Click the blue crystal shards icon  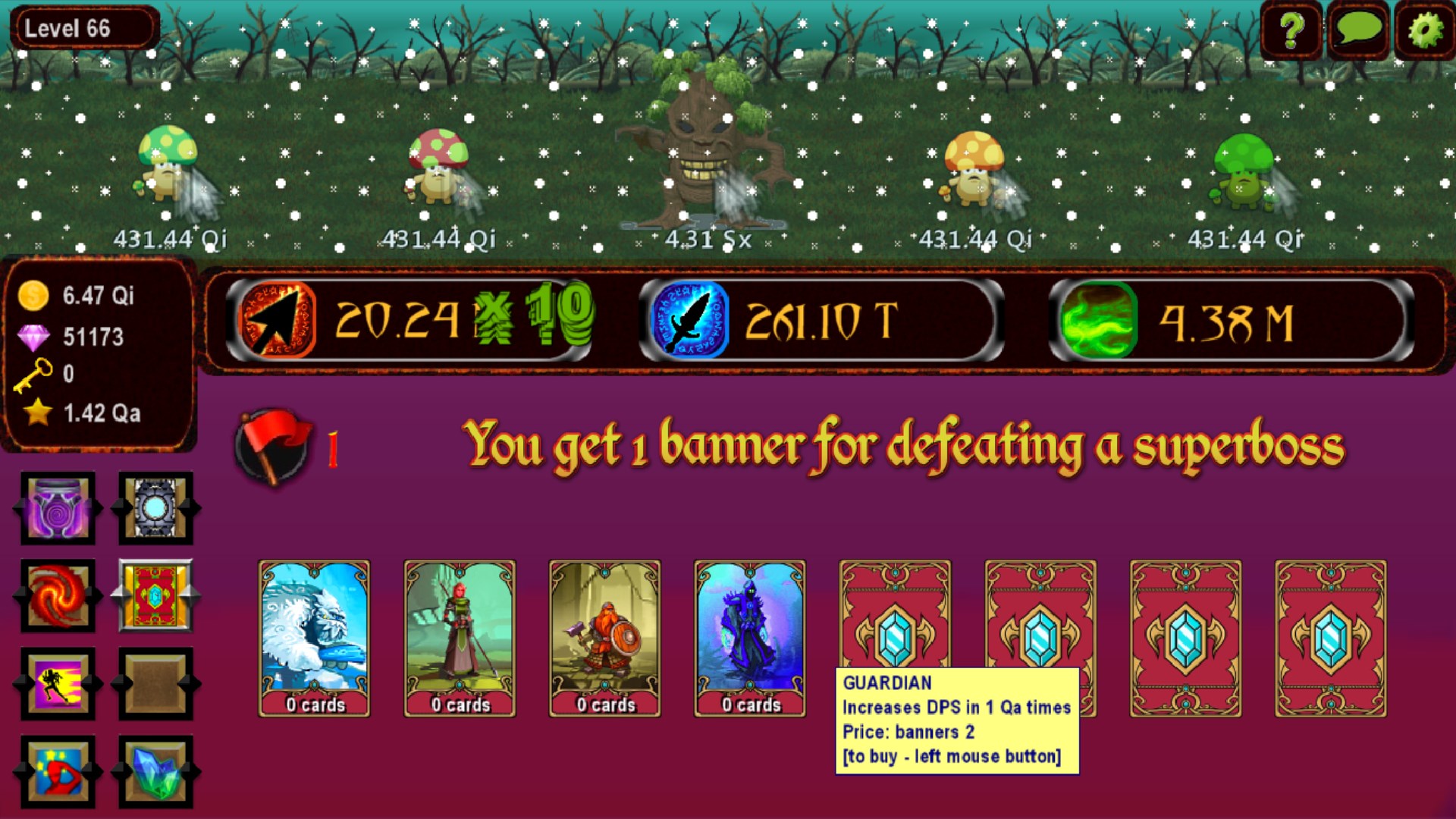tap(155, 772)
